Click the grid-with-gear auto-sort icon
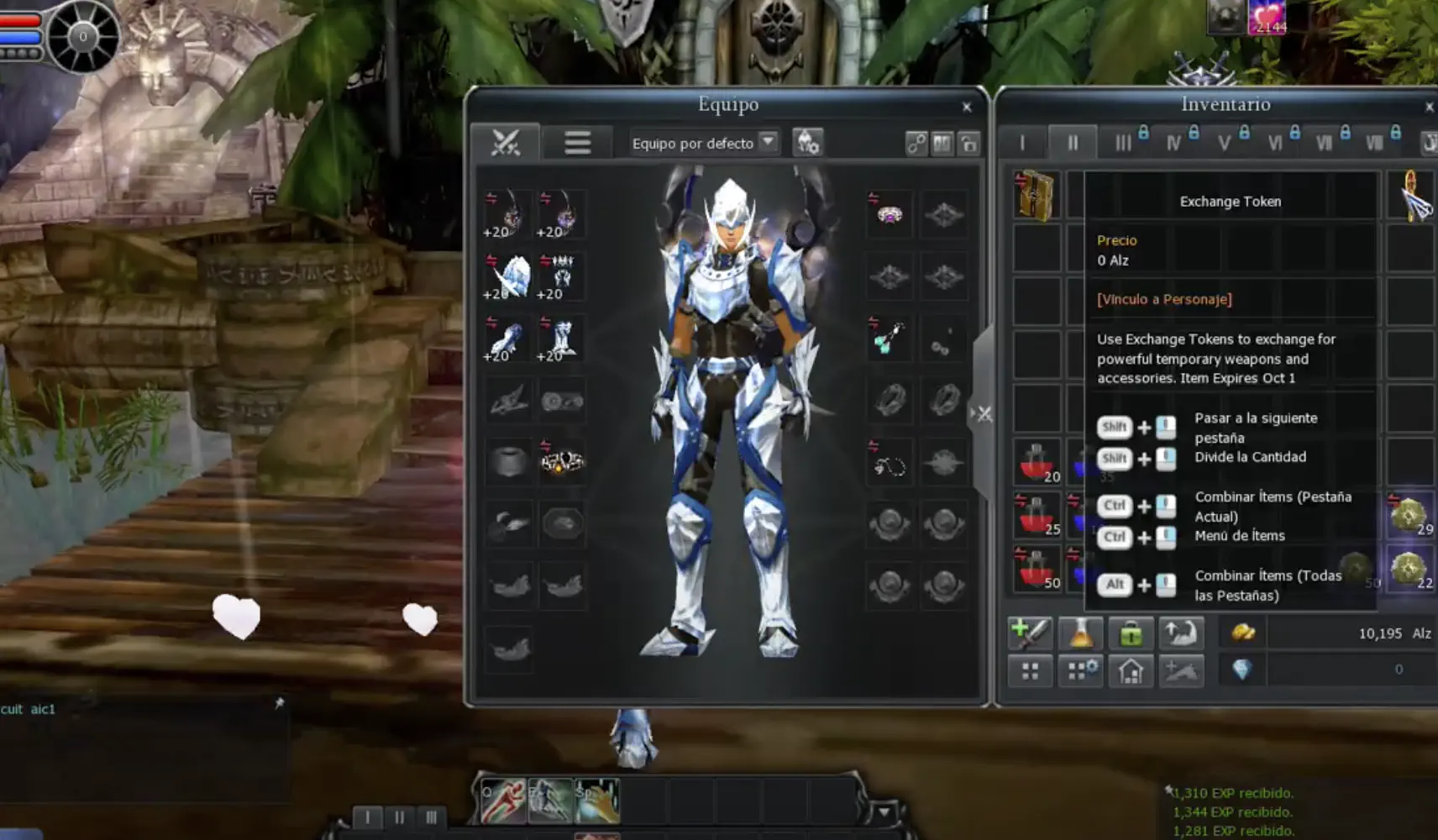The width and height of the screenshot is (1438, 840). [x=1081, y=669]
